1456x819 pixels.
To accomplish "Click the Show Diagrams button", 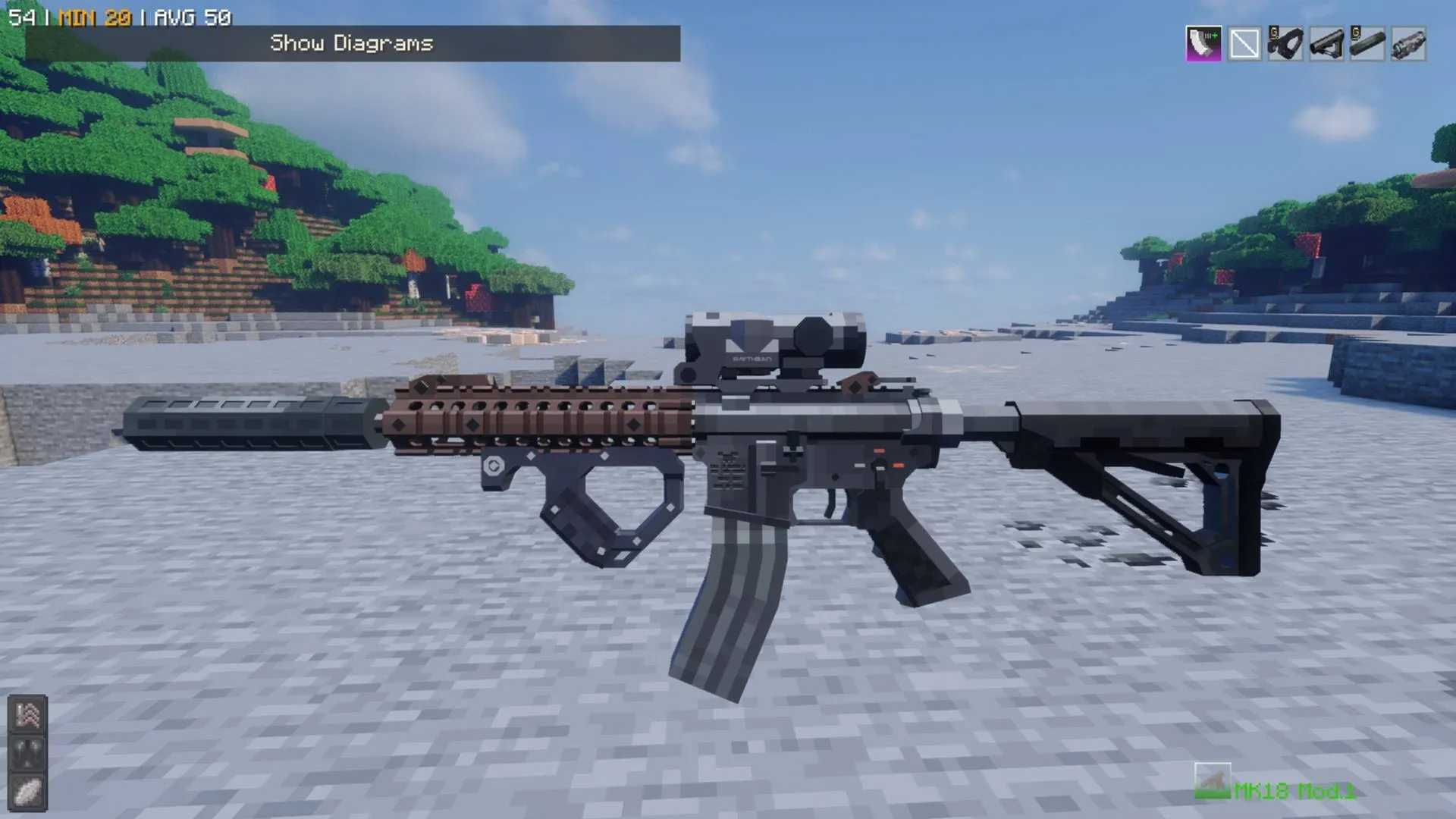I will coord(353,43).
